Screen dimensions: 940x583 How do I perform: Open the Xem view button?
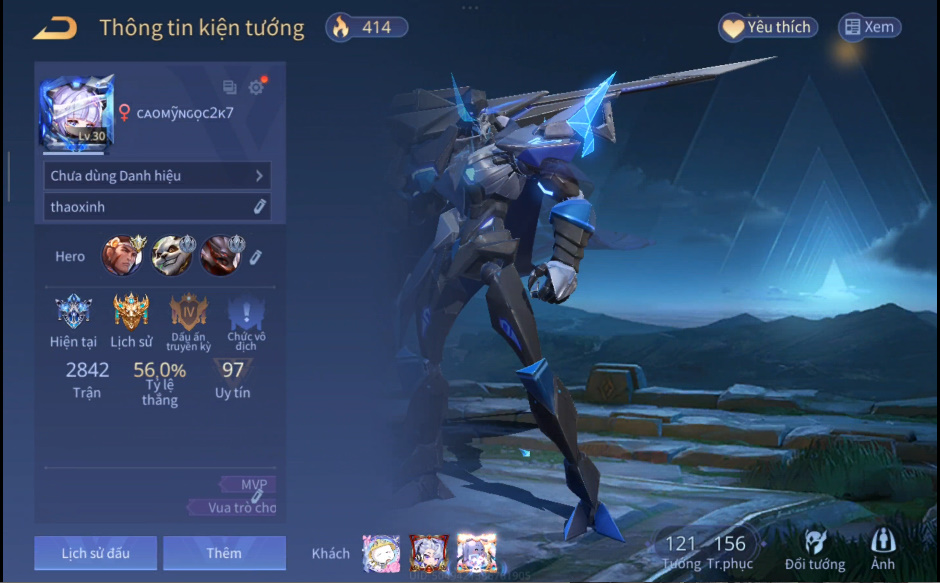pyautogui.click(x=869, y=27)
